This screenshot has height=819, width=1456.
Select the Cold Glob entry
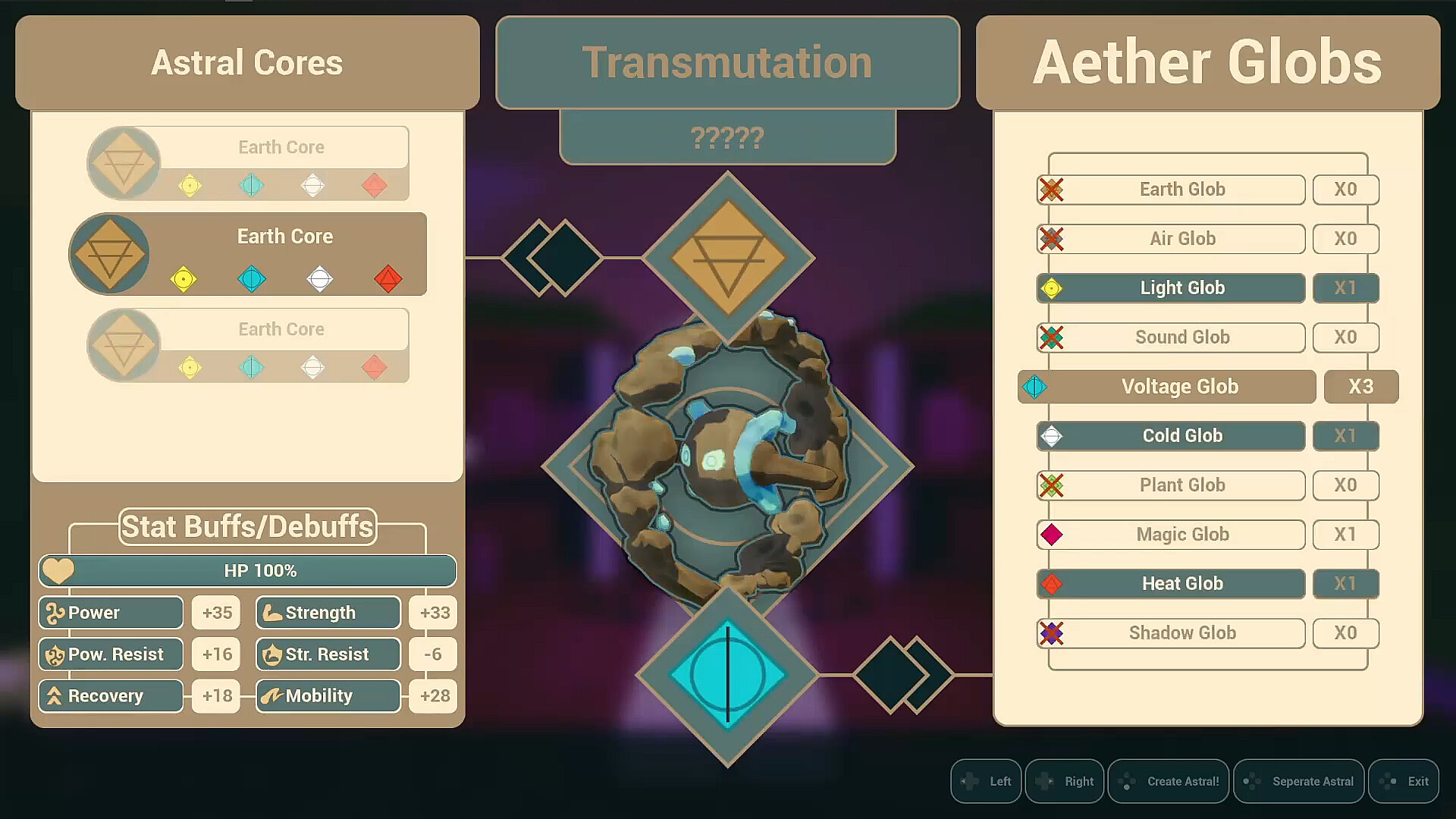tap(1181, 436)
